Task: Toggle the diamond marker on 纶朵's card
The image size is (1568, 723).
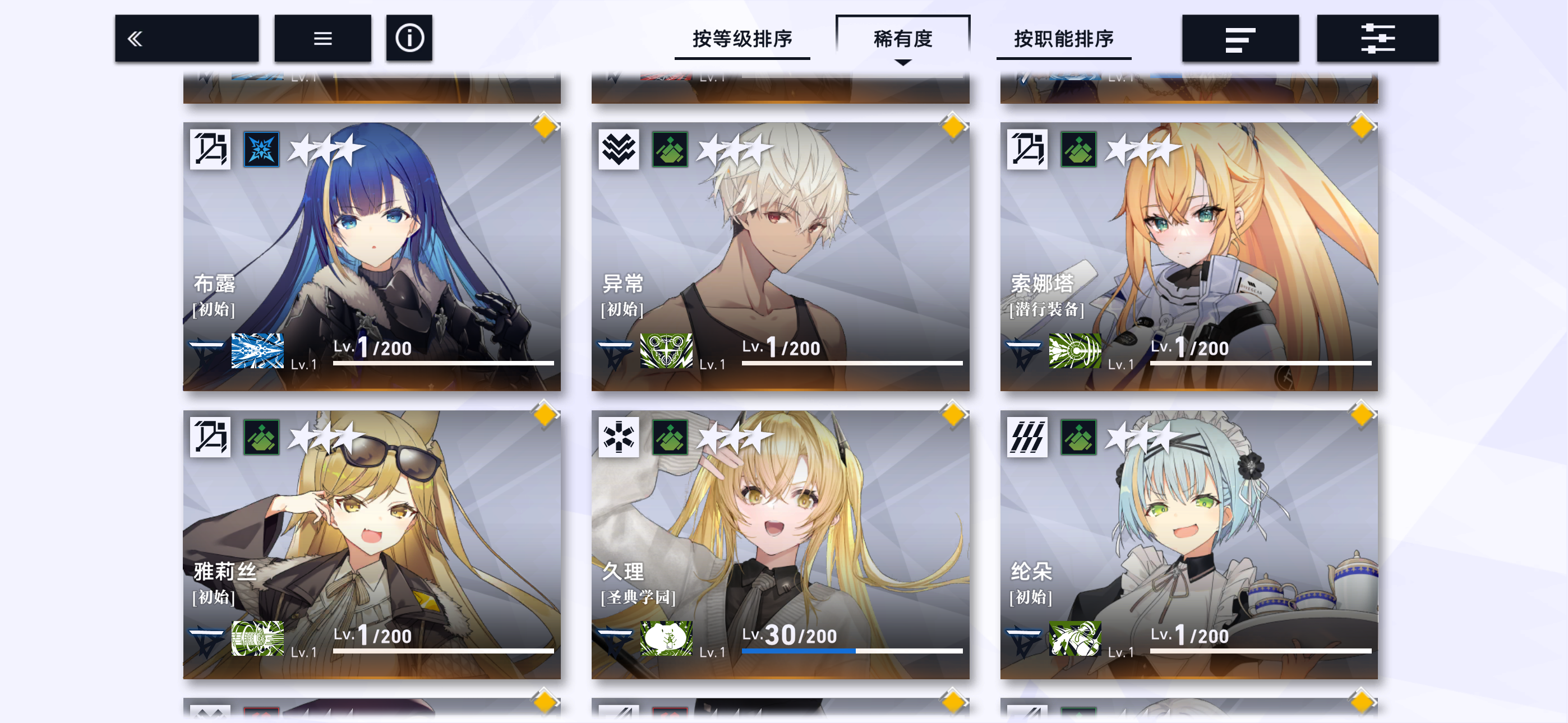Action: click(1363, 416)
